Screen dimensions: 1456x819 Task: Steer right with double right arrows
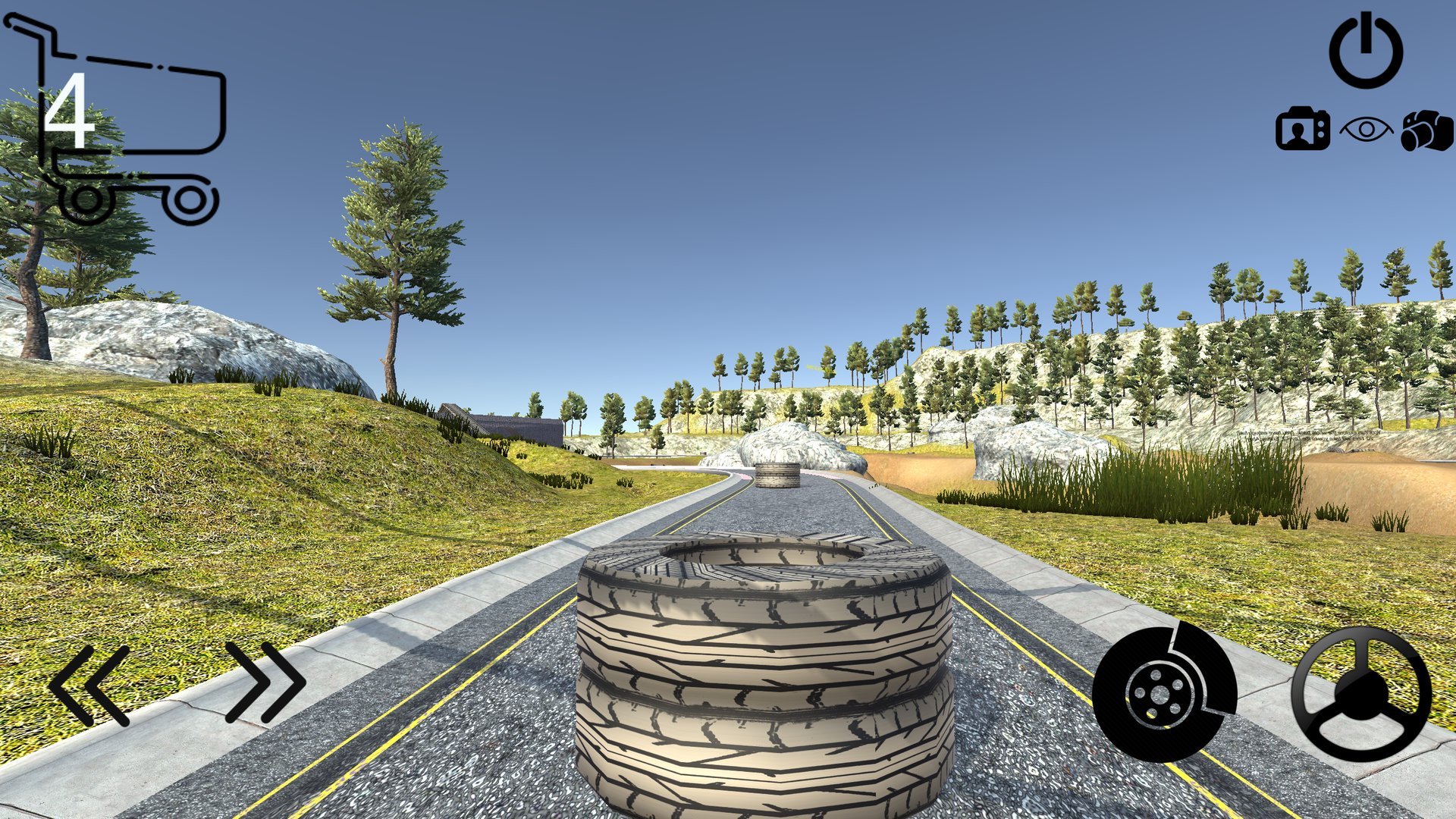pyautogui.click(x=265, y=682)
